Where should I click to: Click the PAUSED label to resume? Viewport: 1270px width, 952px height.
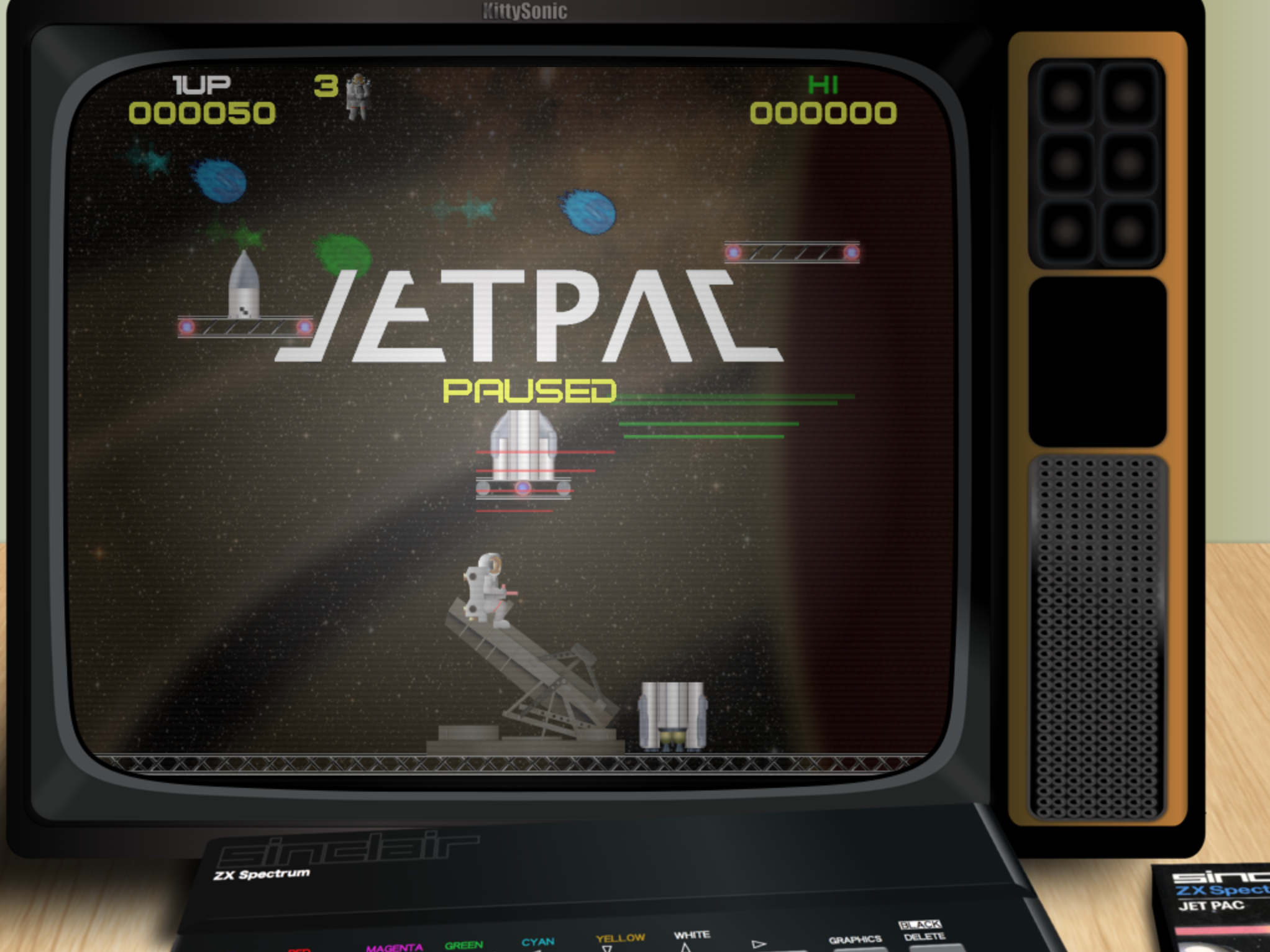pyautogui.click(x=531, y=390)
